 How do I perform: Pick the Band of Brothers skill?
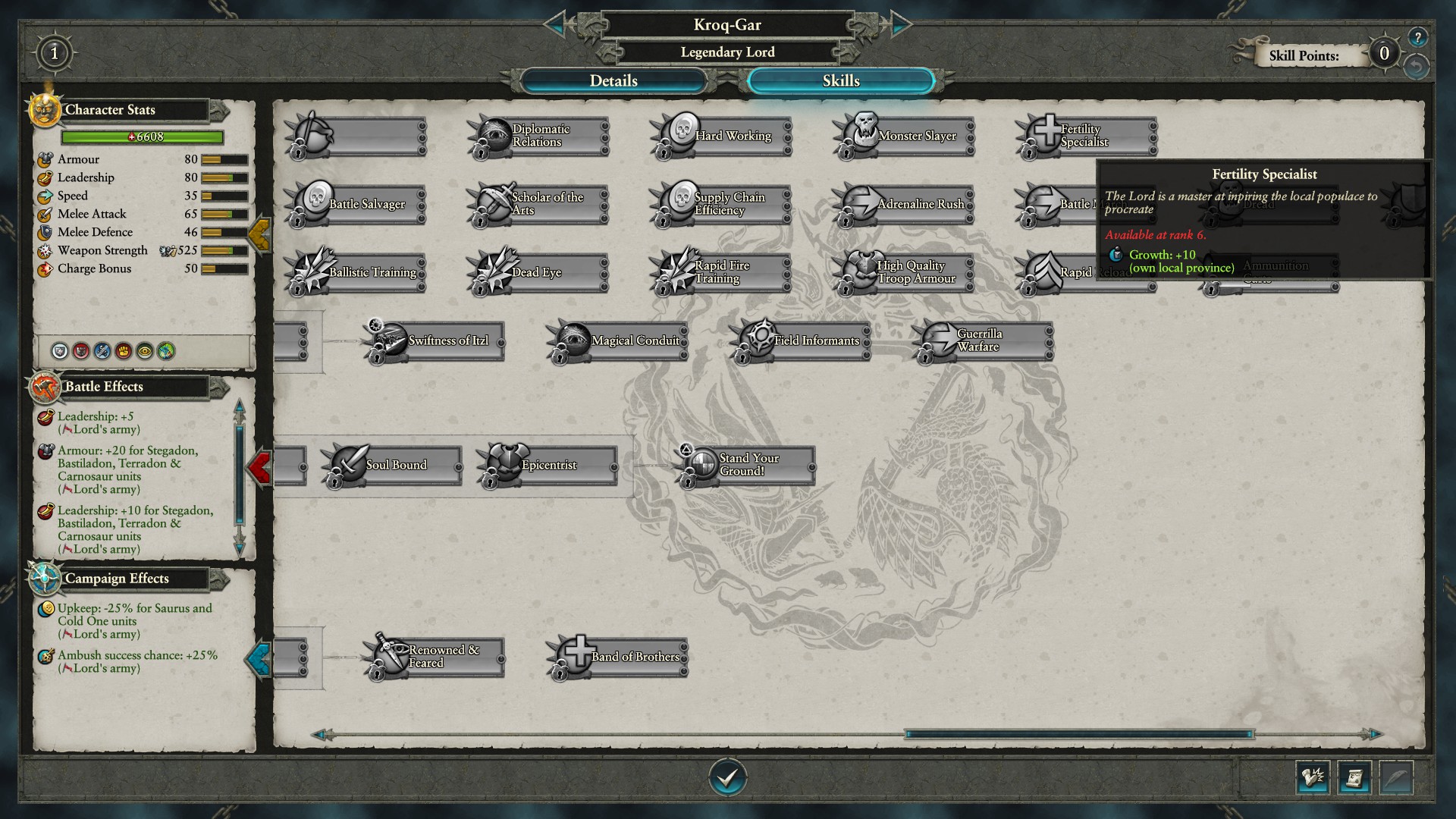618,657
